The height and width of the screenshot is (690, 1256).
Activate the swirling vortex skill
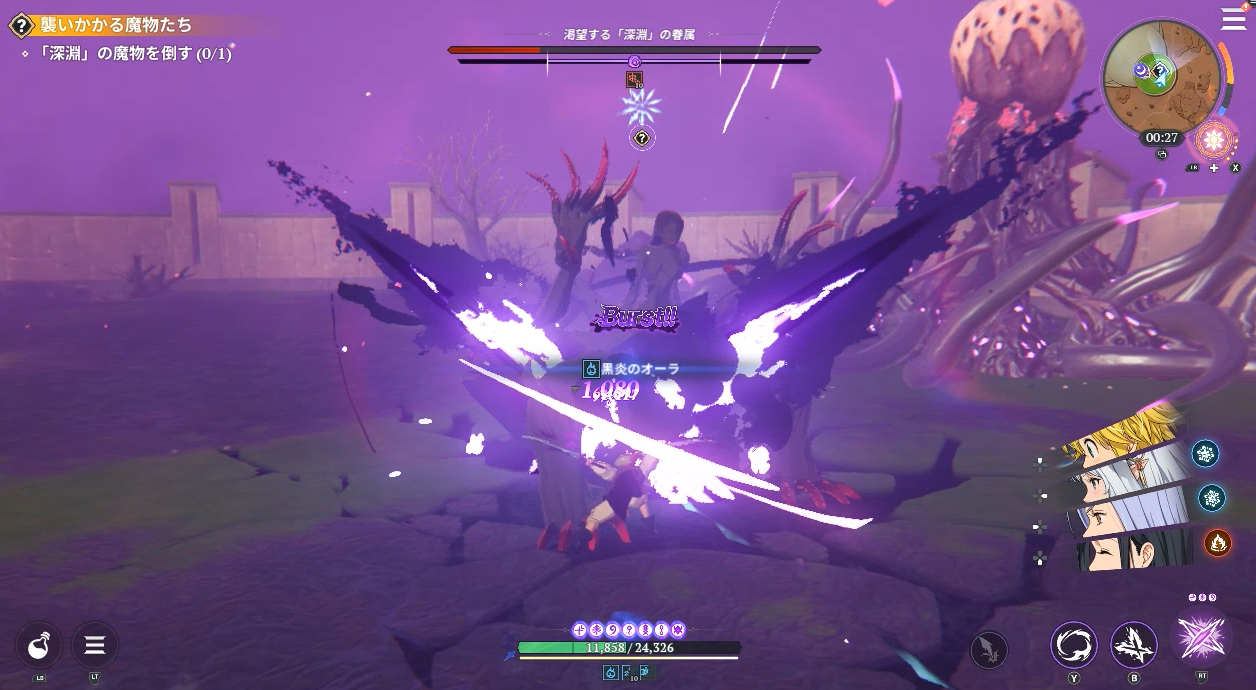click(x=1074, y=645)
